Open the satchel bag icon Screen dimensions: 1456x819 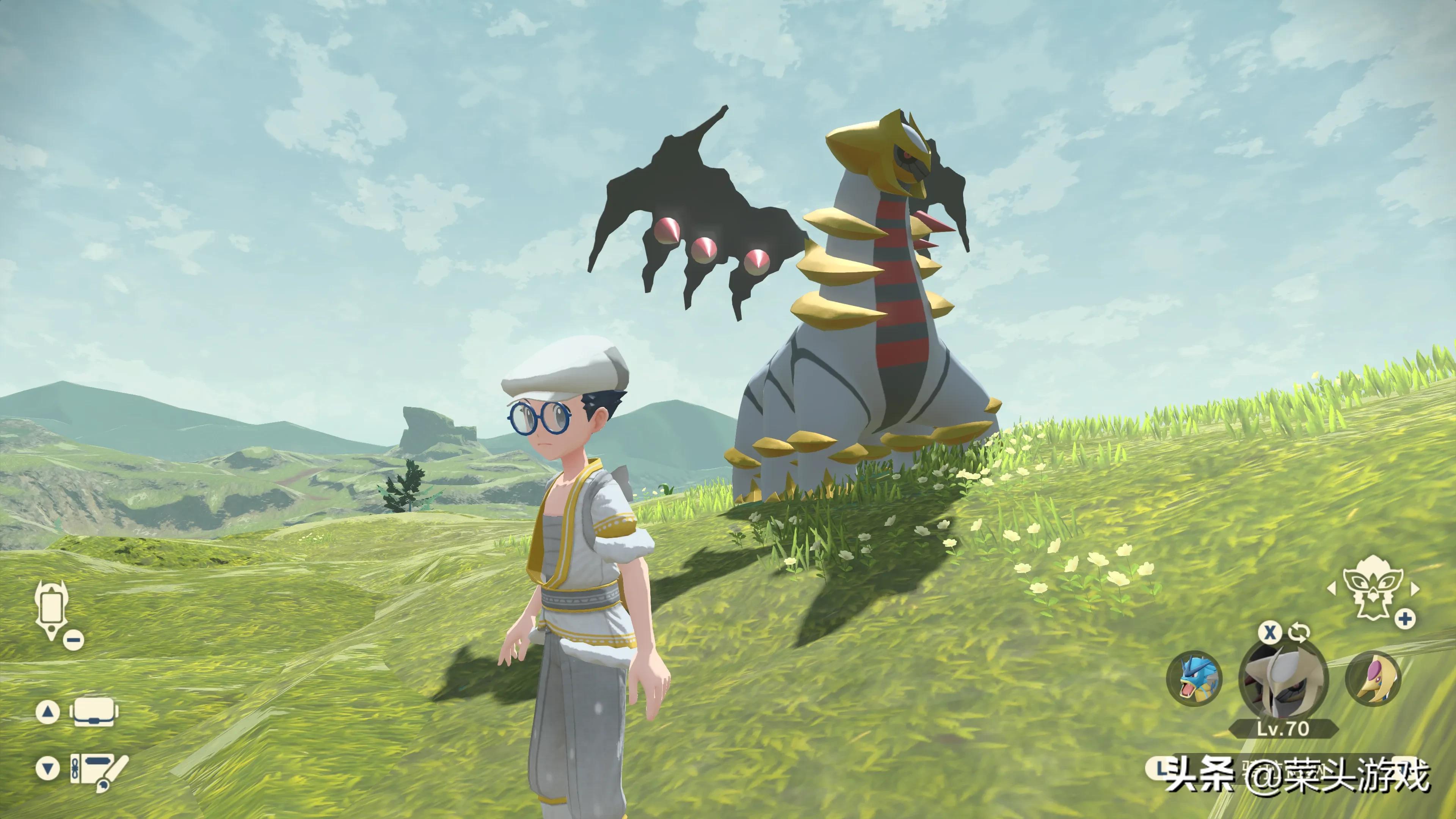click(94, 712)
